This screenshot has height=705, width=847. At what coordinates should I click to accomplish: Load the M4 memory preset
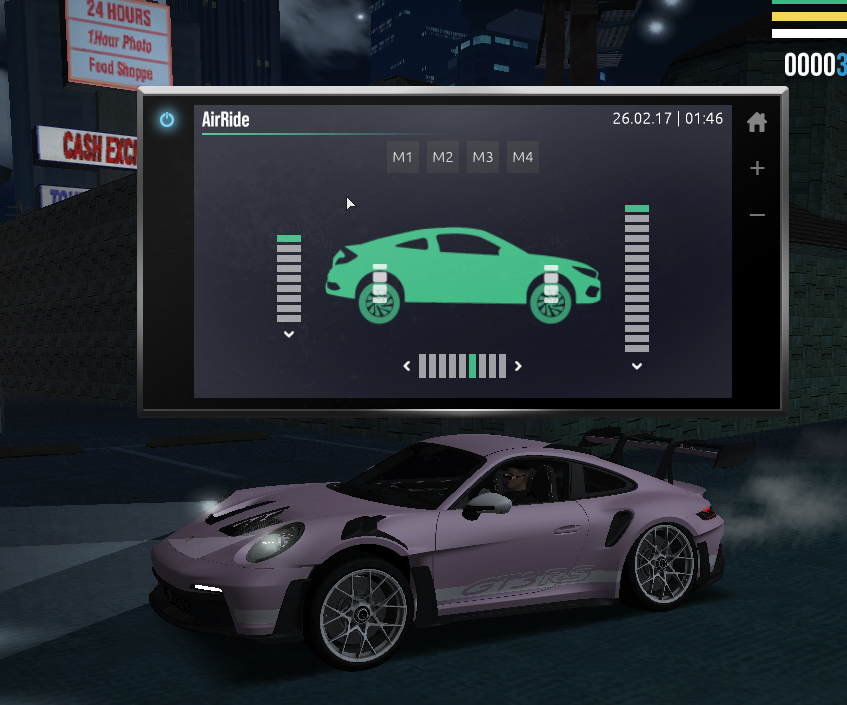[x=523, y=157]
